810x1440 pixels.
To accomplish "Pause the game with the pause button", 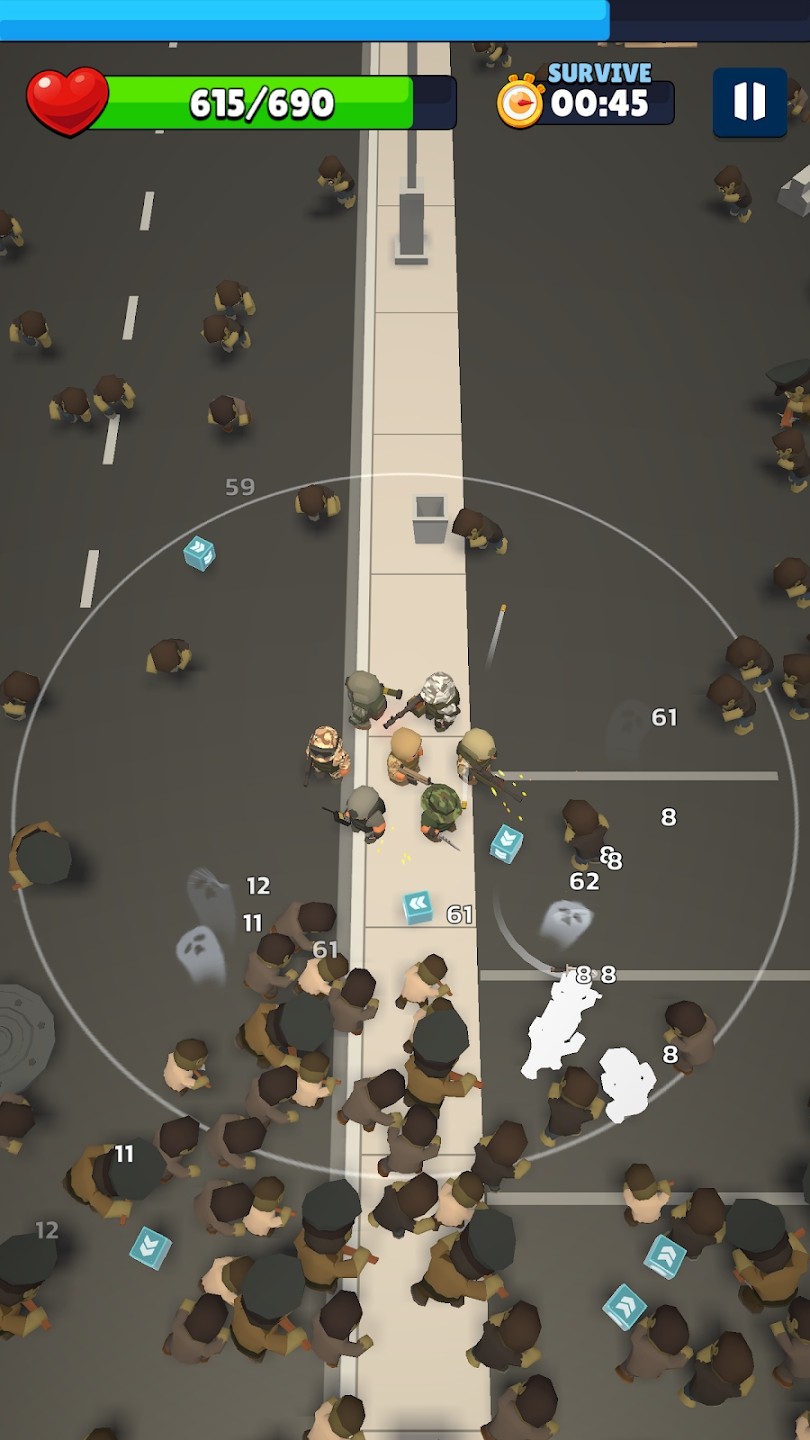I will (x=749, y=102).
